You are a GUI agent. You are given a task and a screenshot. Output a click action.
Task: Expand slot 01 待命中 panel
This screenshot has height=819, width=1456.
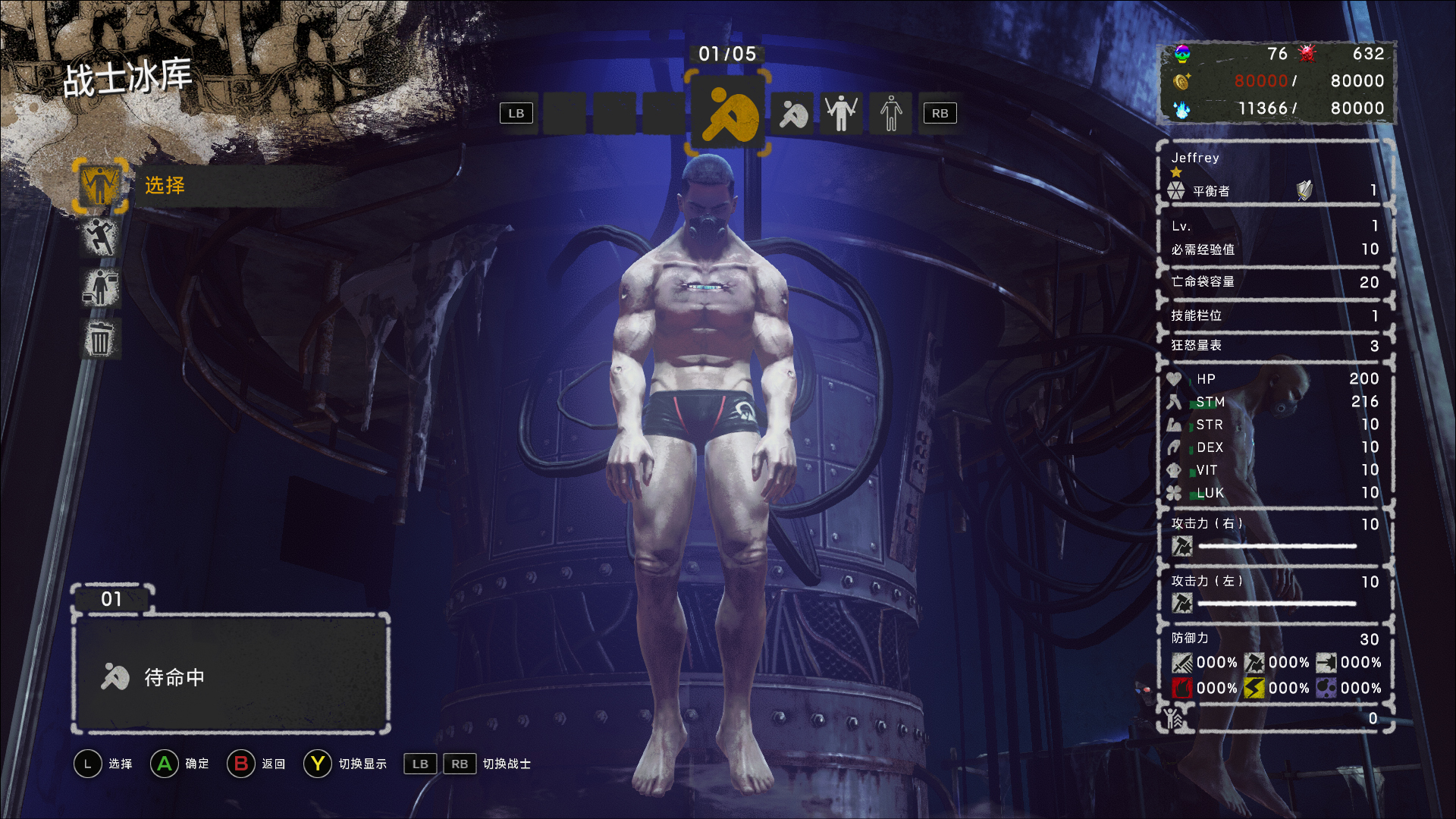(x=230, y=677)
